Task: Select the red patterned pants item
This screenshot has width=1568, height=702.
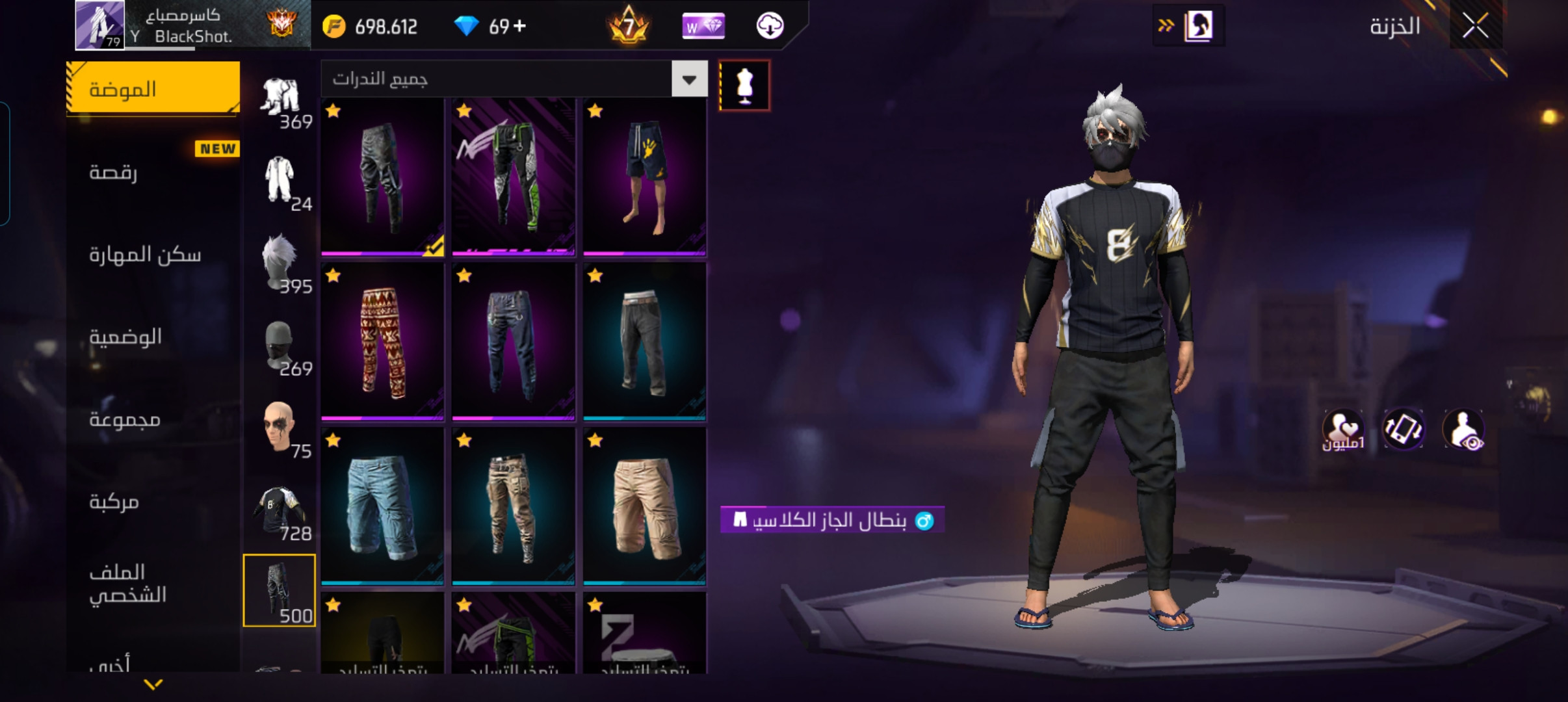Action: [x=383, y=341]
